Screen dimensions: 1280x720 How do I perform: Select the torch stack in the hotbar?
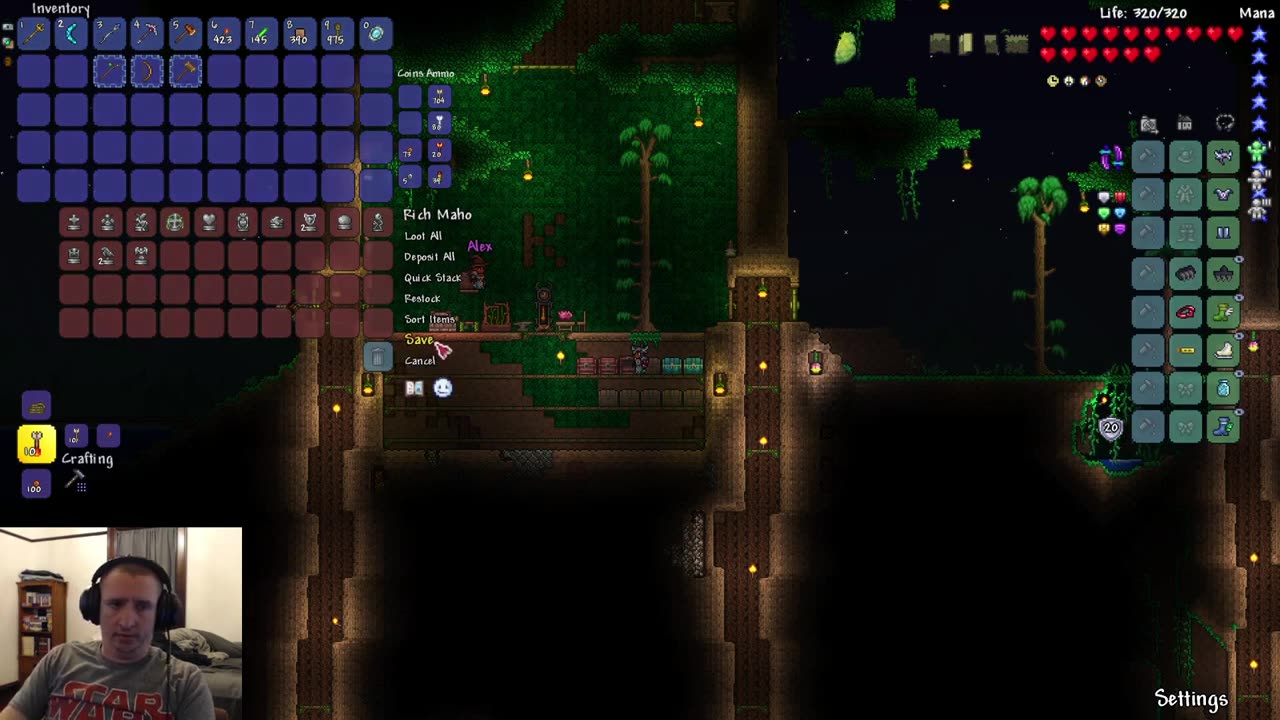(x=222, y=33)
